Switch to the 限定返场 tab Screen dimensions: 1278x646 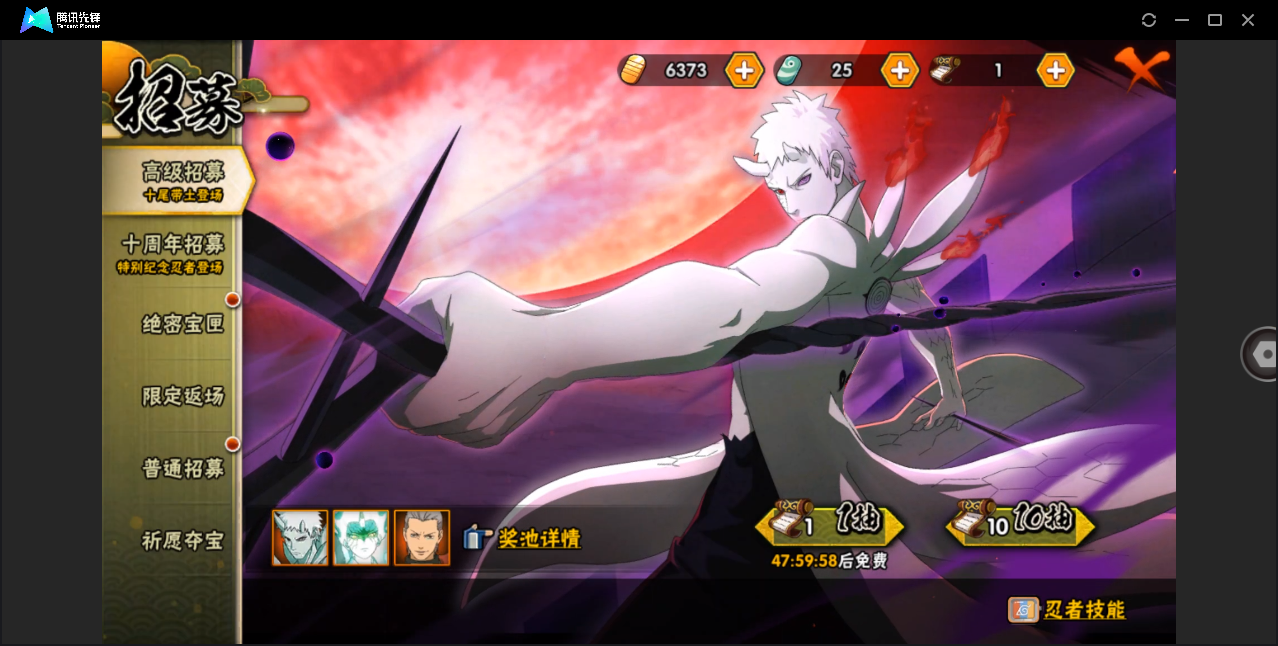pyautogui.click(x=182, y=396)
